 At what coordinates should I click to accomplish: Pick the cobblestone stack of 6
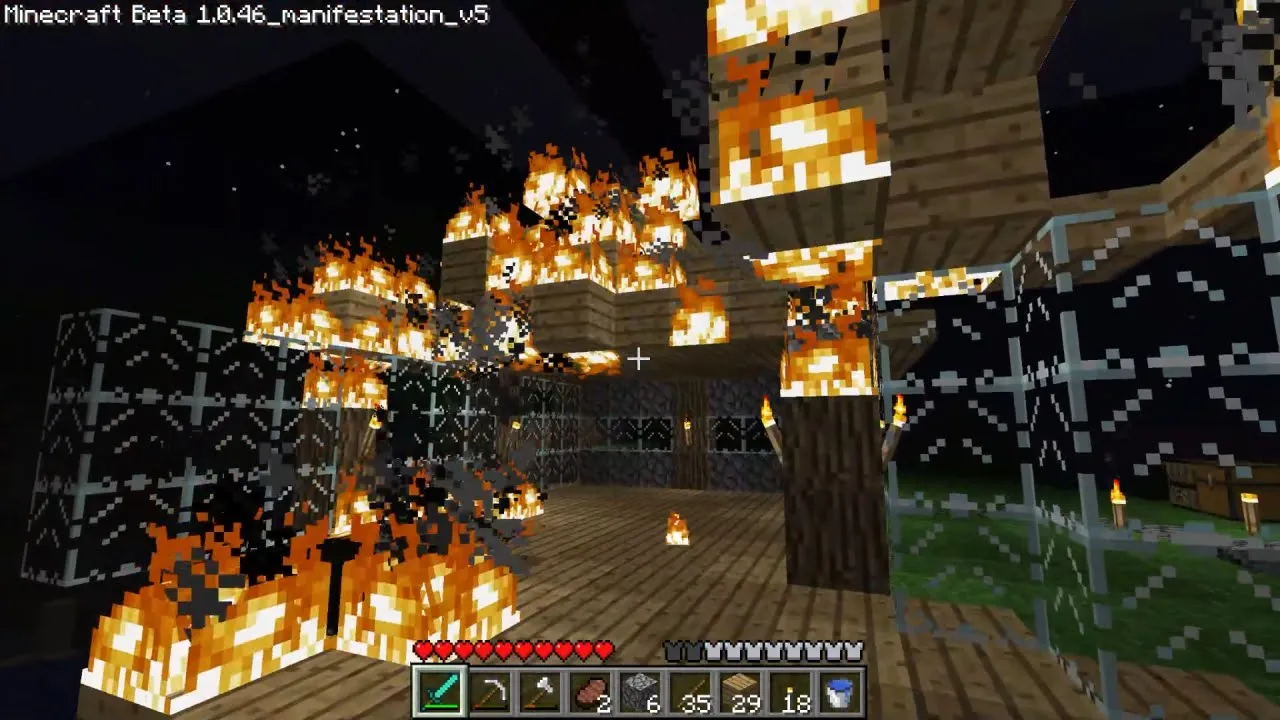[640, 692]
